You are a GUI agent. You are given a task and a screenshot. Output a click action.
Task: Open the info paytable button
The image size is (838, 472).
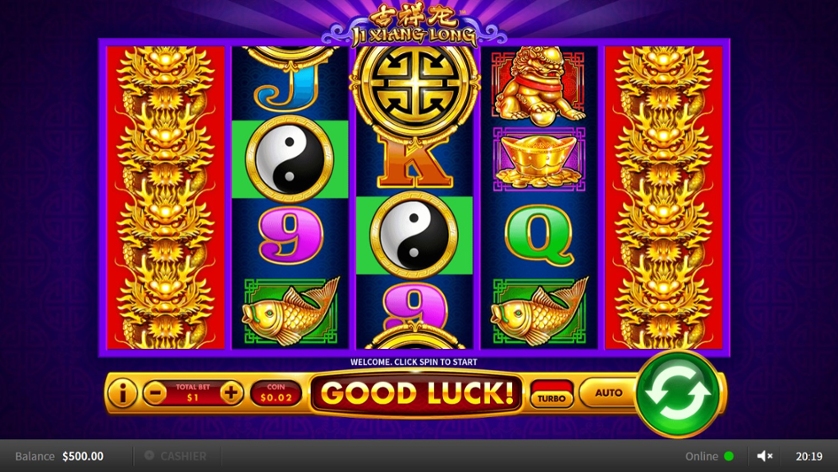(121, 393)
